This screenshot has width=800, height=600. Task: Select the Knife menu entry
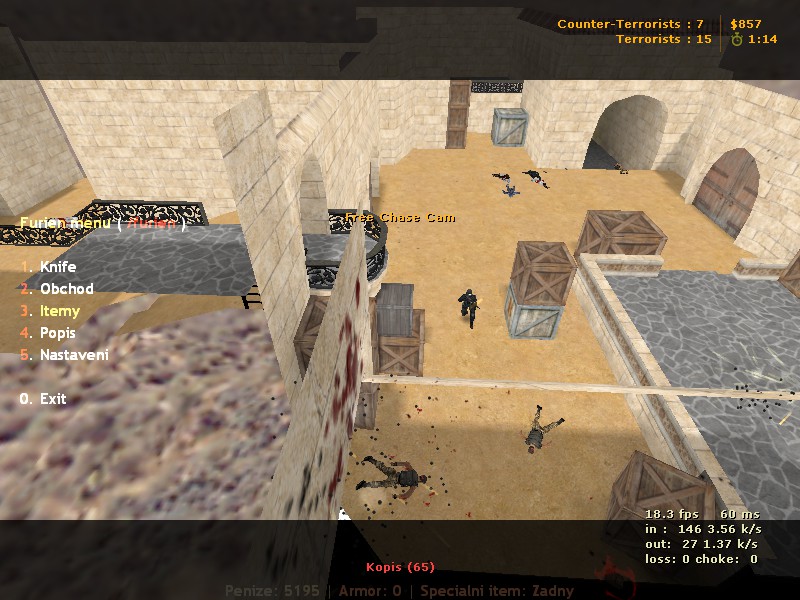[57, 267]
